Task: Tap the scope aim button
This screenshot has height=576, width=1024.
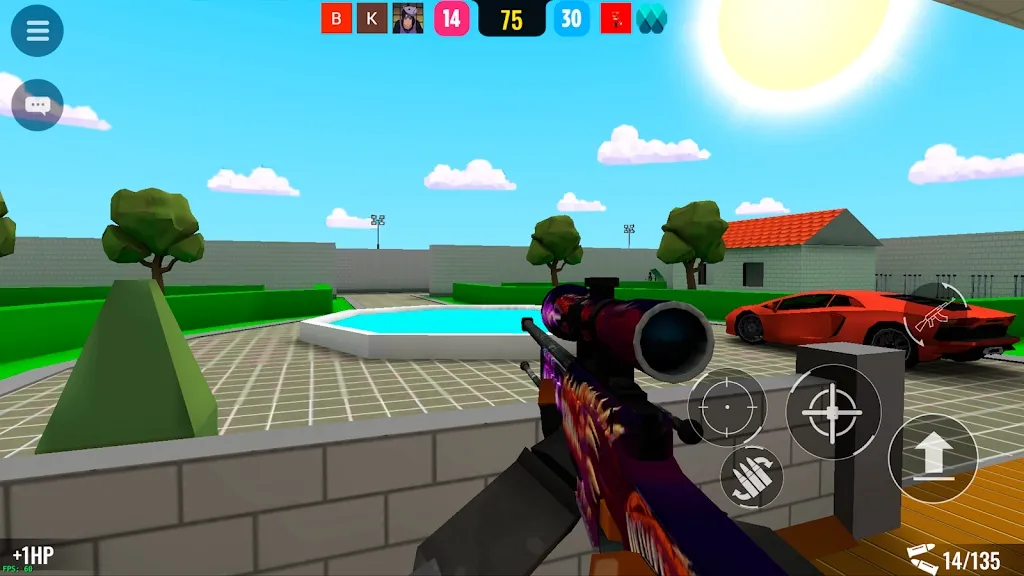Action: coord(727,408)
